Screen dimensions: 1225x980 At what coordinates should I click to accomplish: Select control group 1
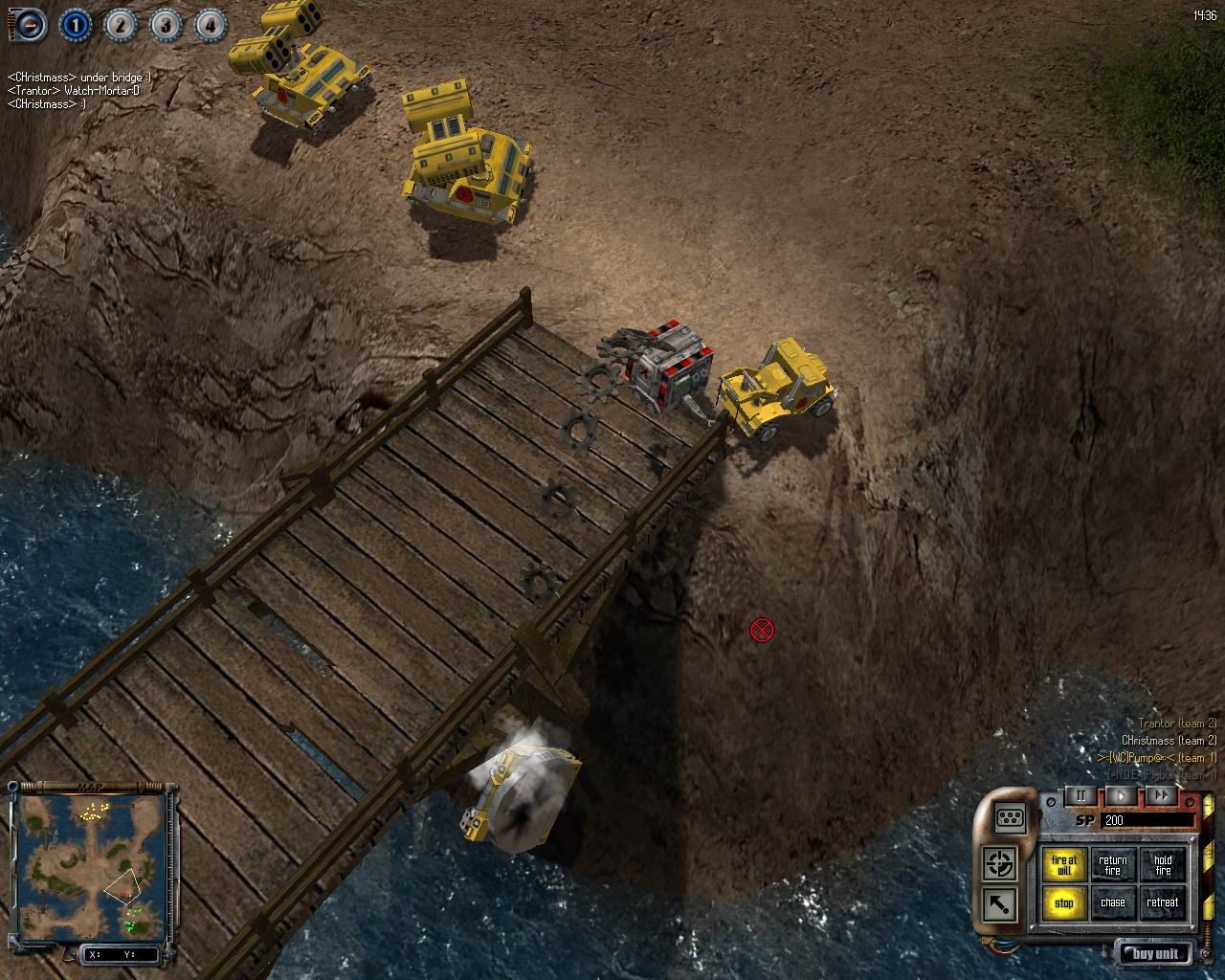click(x=76, y=25)
